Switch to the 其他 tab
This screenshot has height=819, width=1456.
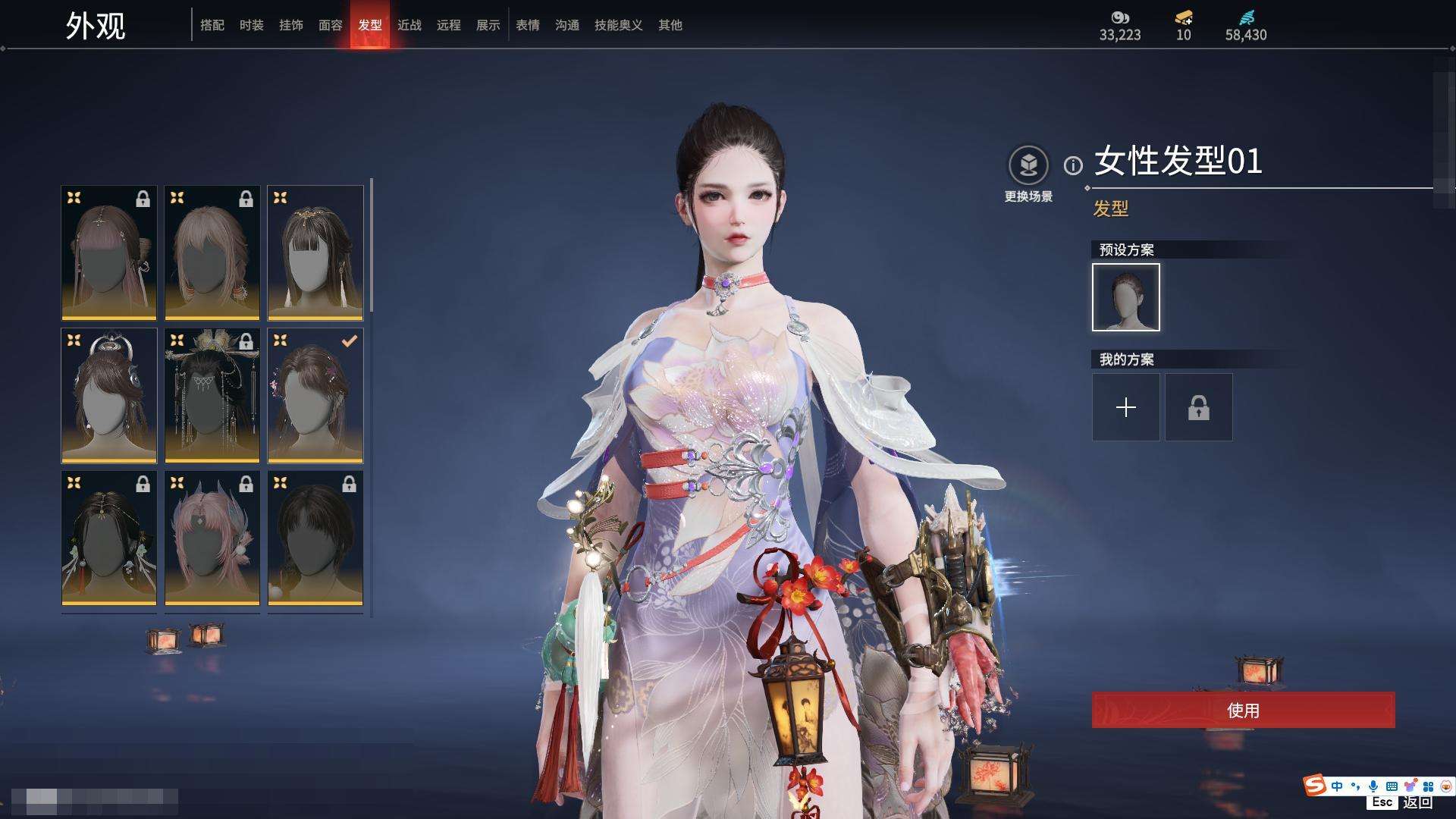pyautogui.click(x=670, y=25)
